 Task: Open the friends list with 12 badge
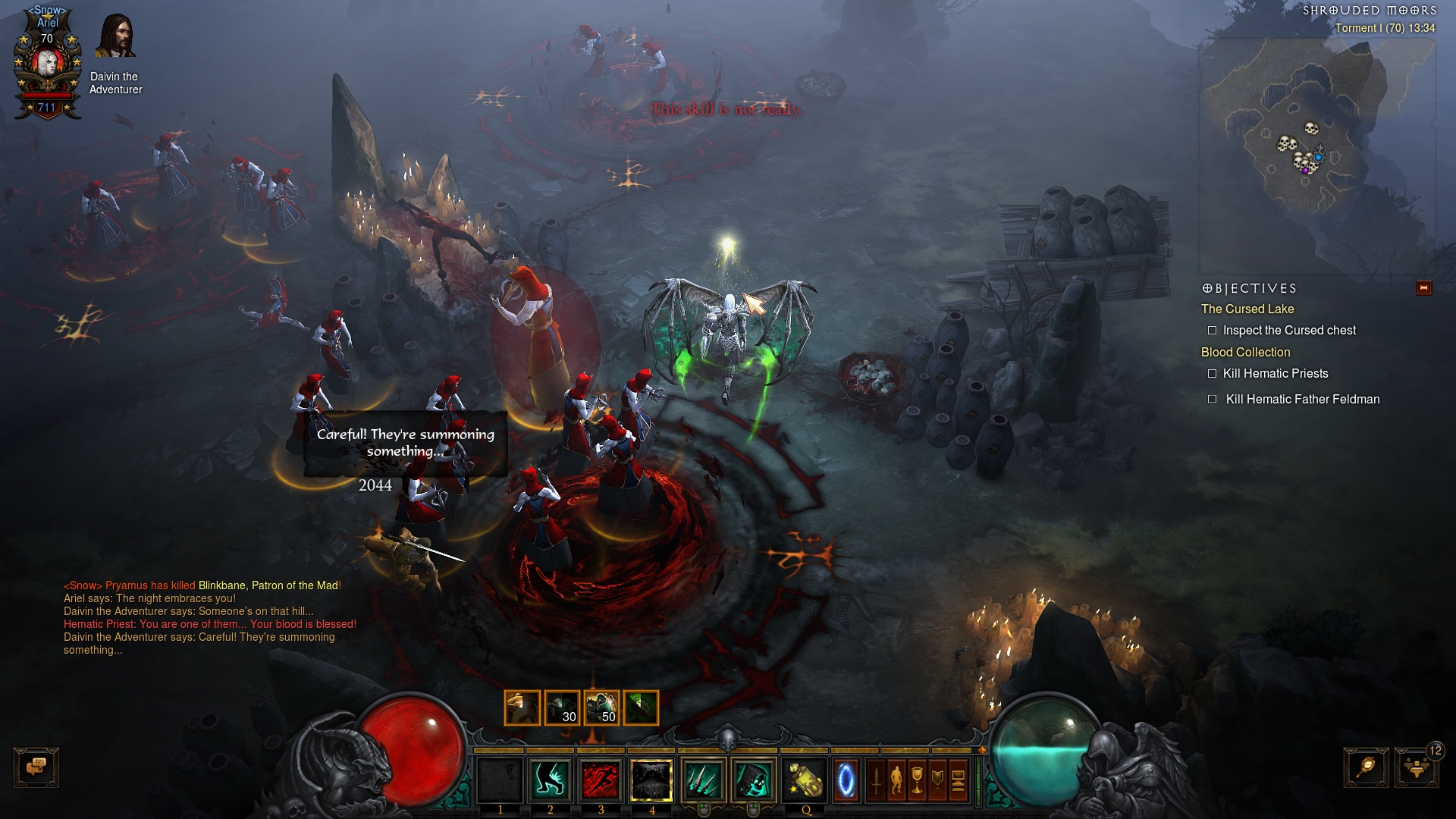[1416, 767]
